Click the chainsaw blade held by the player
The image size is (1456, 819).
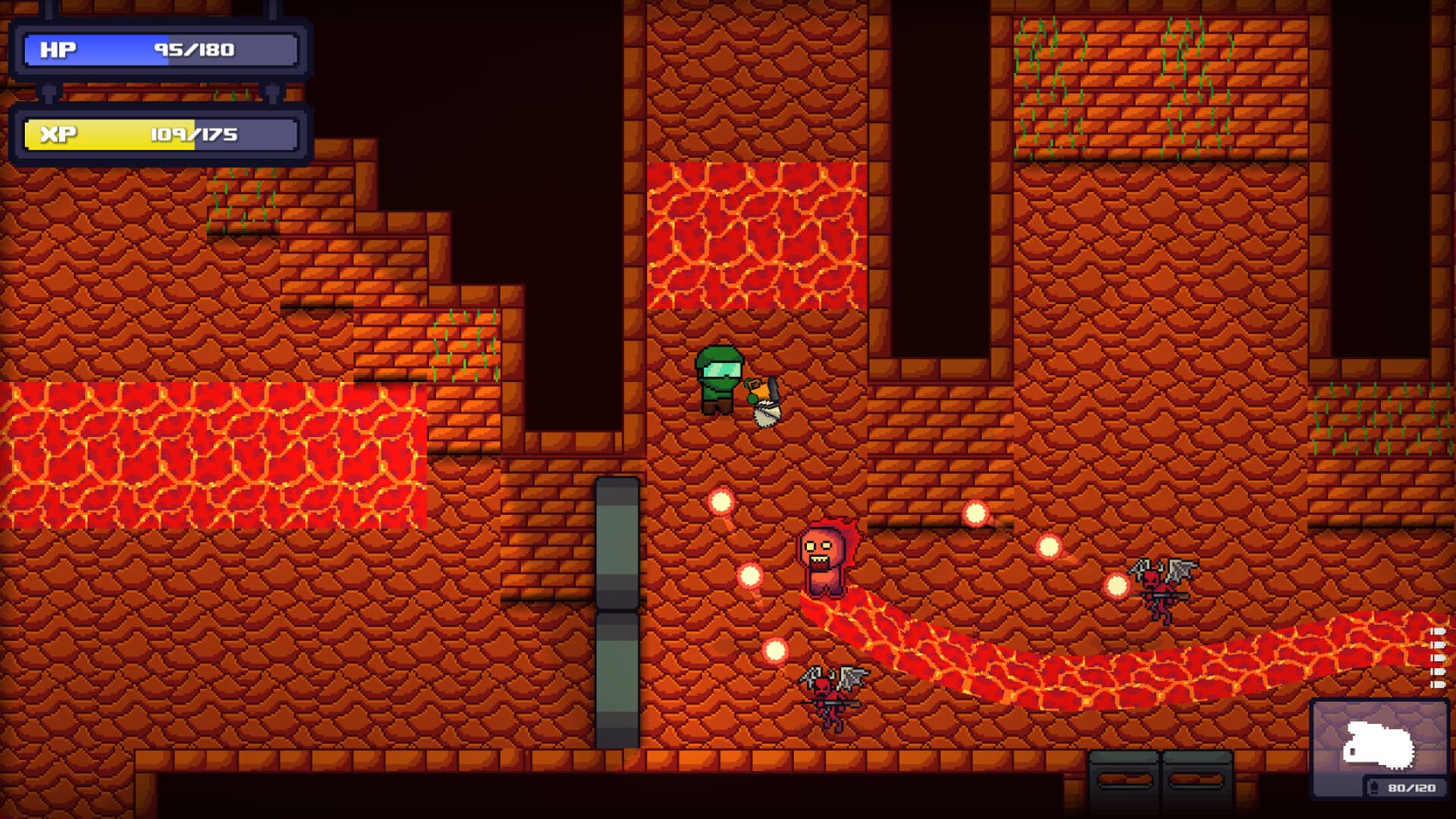pos(766,413)
